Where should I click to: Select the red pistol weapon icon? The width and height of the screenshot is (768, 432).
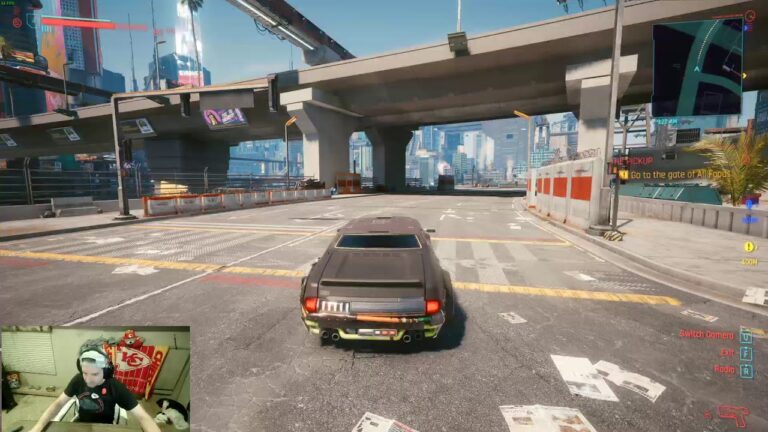[732, 413]
